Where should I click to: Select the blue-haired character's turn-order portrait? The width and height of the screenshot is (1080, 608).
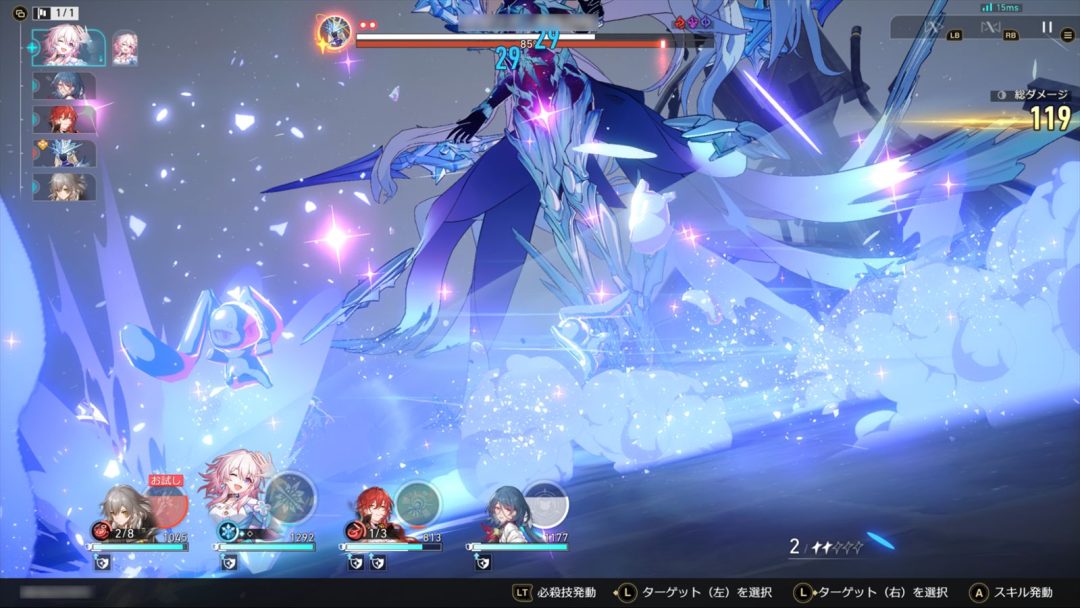[64, 85]
